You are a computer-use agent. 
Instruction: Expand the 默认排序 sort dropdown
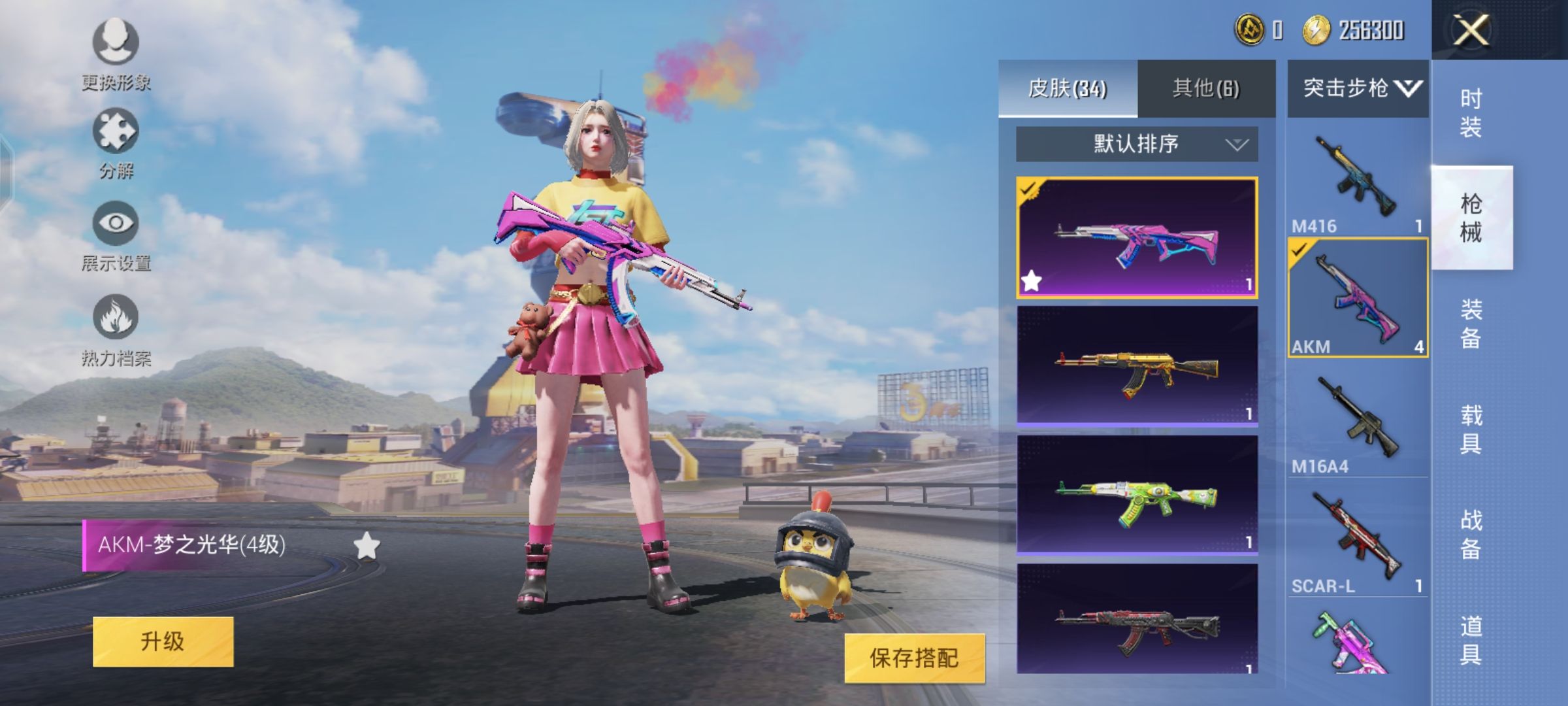click(1137, 144)
